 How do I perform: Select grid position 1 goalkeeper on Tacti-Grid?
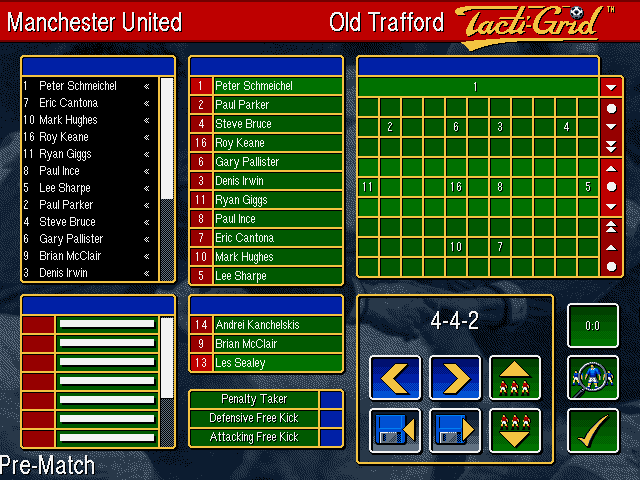click(x=476, y=87)
